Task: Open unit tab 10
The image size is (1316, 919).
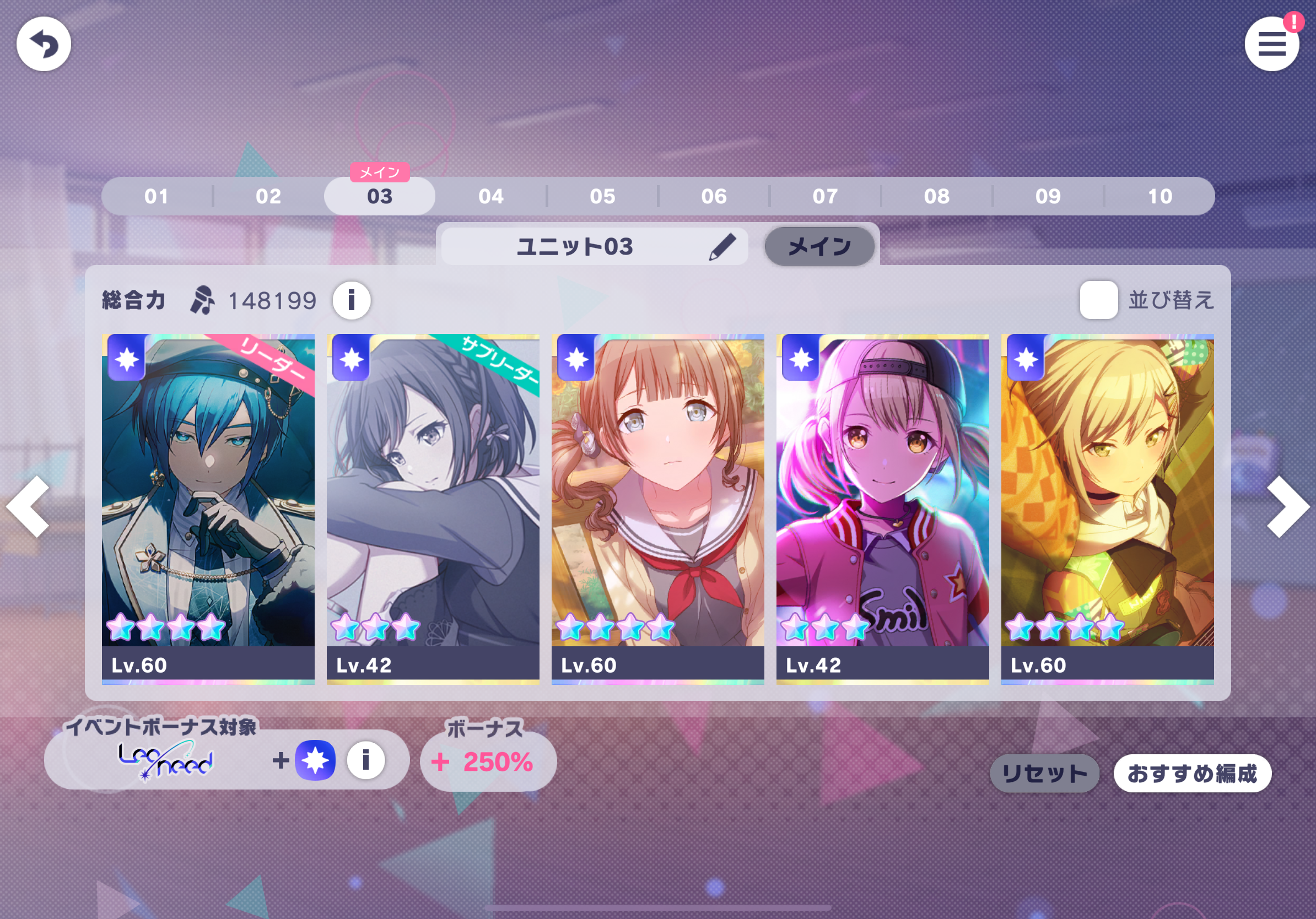Action: 1159,197
